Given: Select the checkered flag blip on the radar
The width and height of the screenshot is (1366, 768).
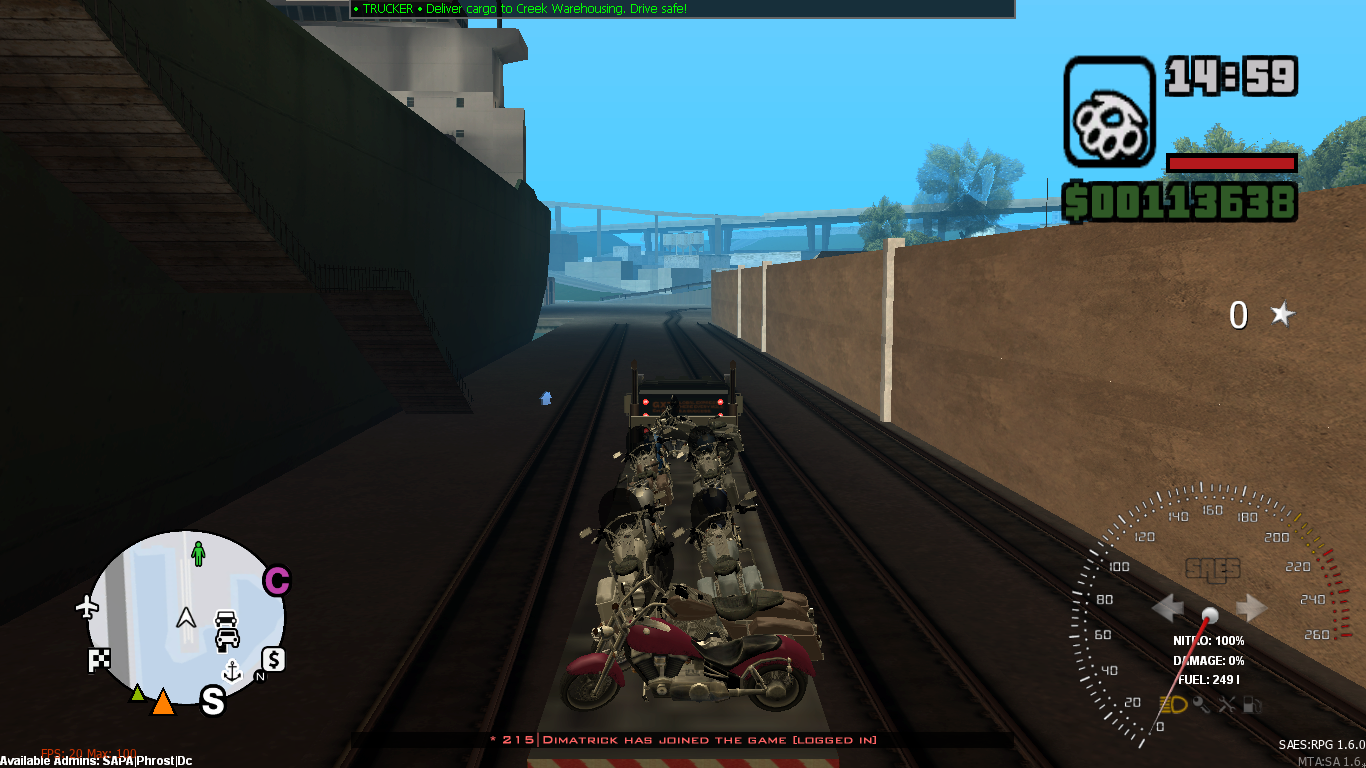Looking at the screenshot, I should pyautogui.click(x=99, y=659).
